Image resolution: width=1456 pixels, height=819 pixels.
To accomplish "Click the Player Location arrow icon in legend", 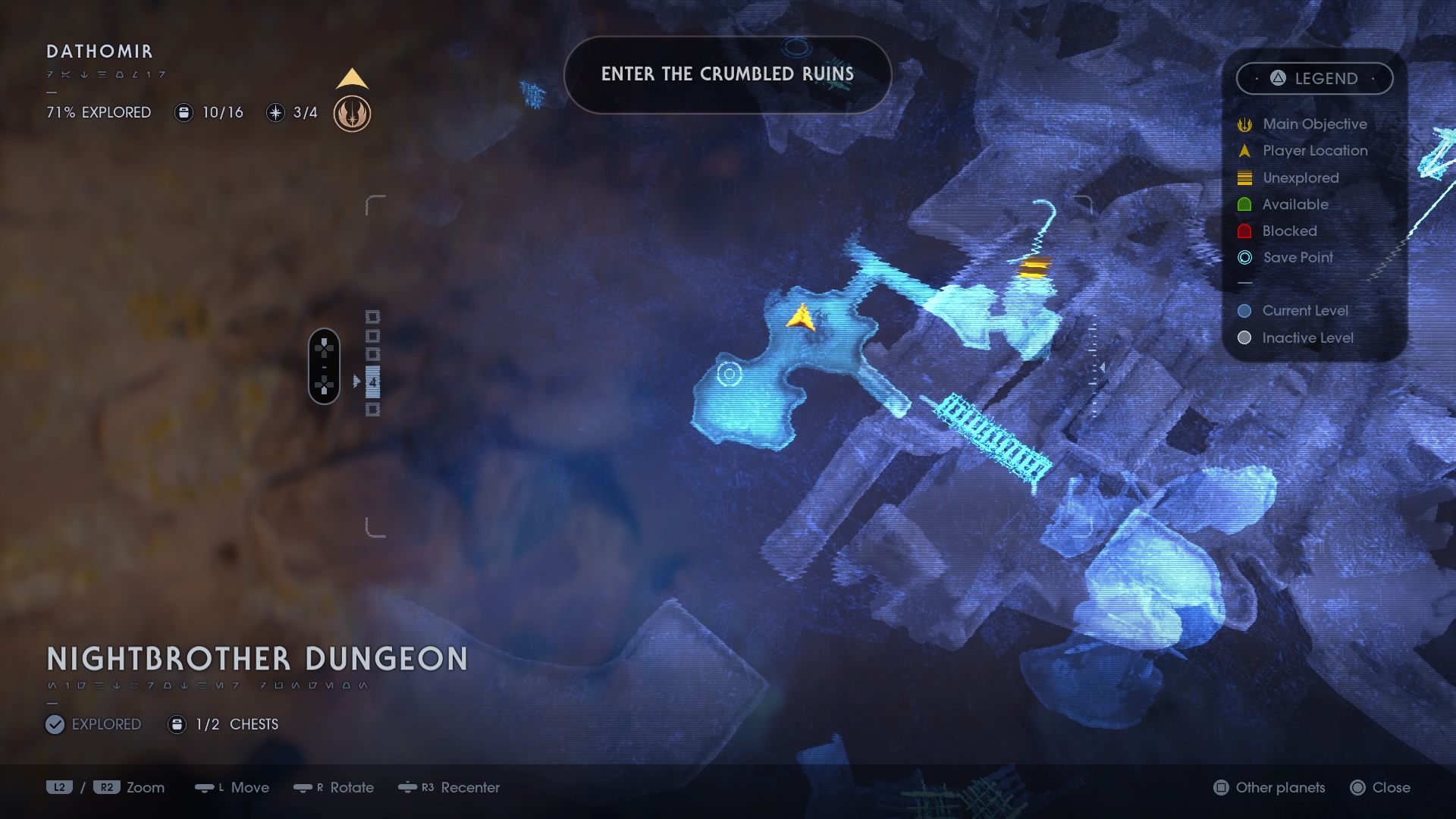I will (x=1244, y=150).
